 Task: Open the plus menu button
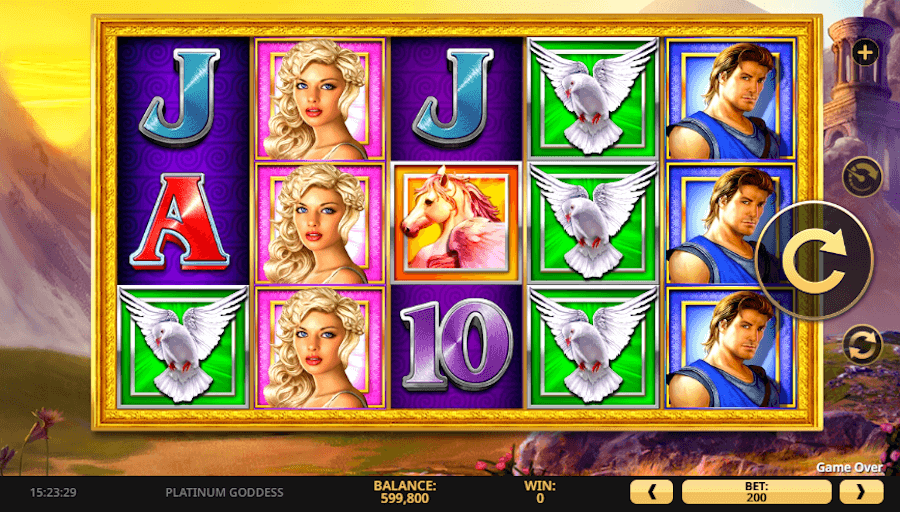(x=864, y=52)
